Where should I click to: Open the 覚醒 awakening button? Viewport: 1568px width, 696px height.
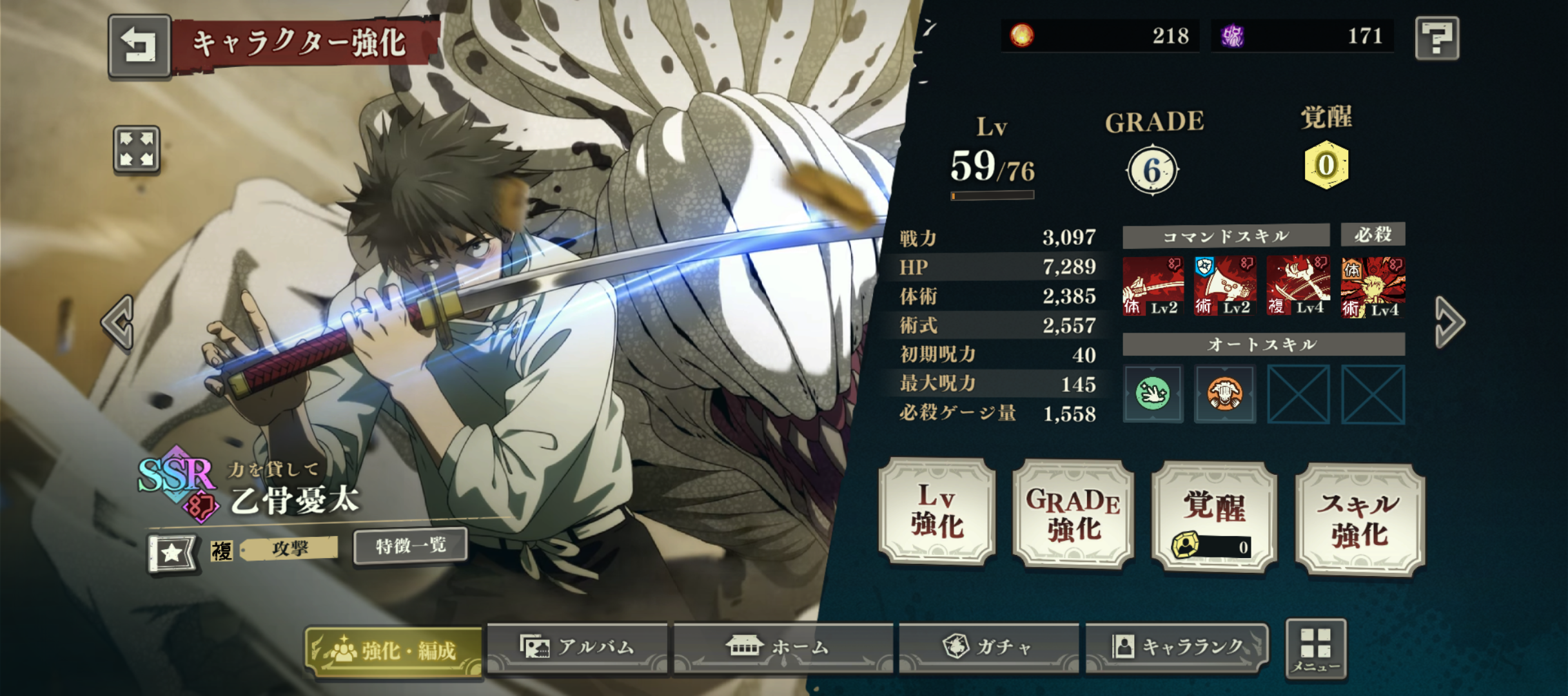1213,517
